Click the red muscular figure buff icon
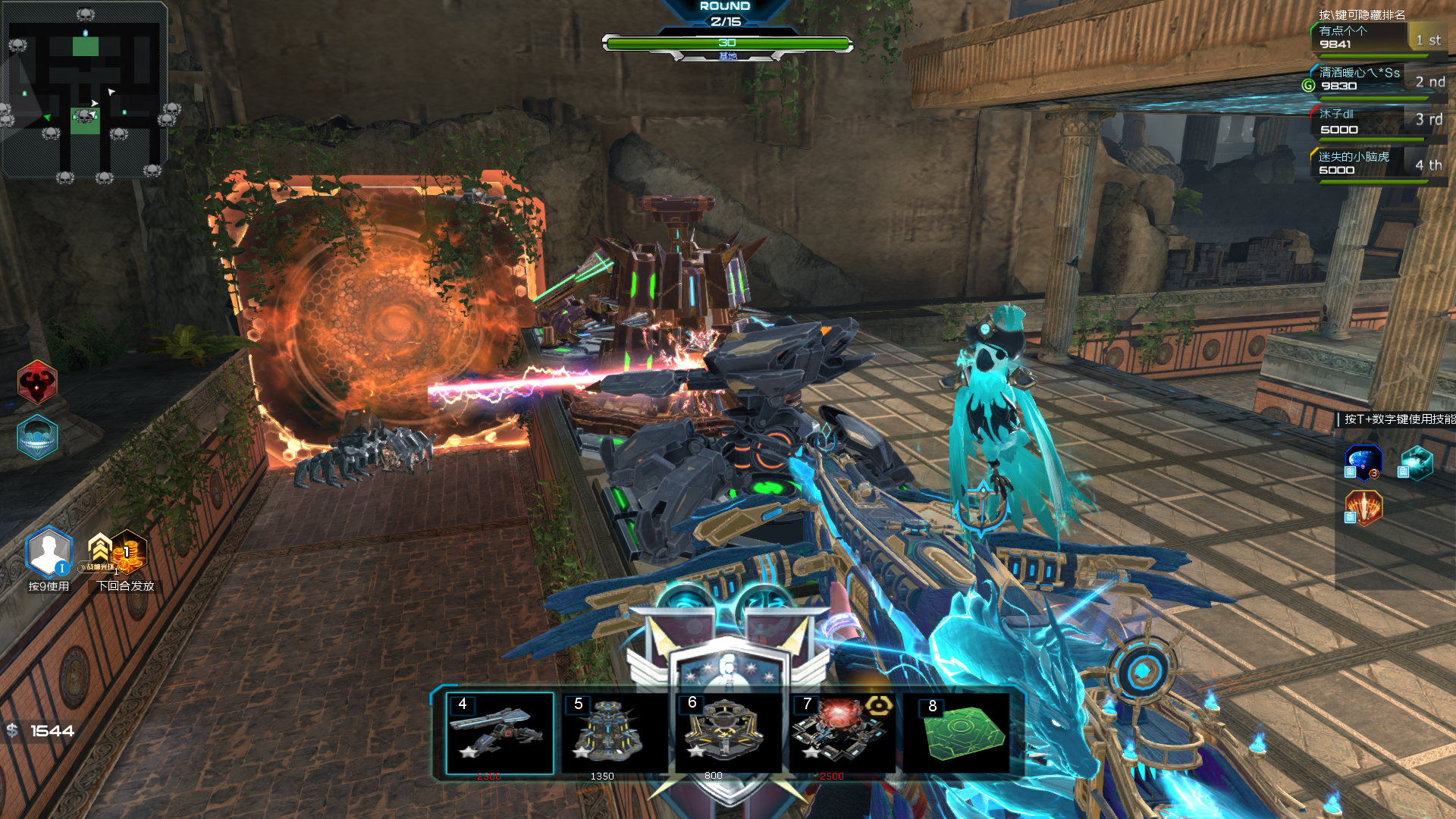The image size is (1456, 819). point(36,382)
